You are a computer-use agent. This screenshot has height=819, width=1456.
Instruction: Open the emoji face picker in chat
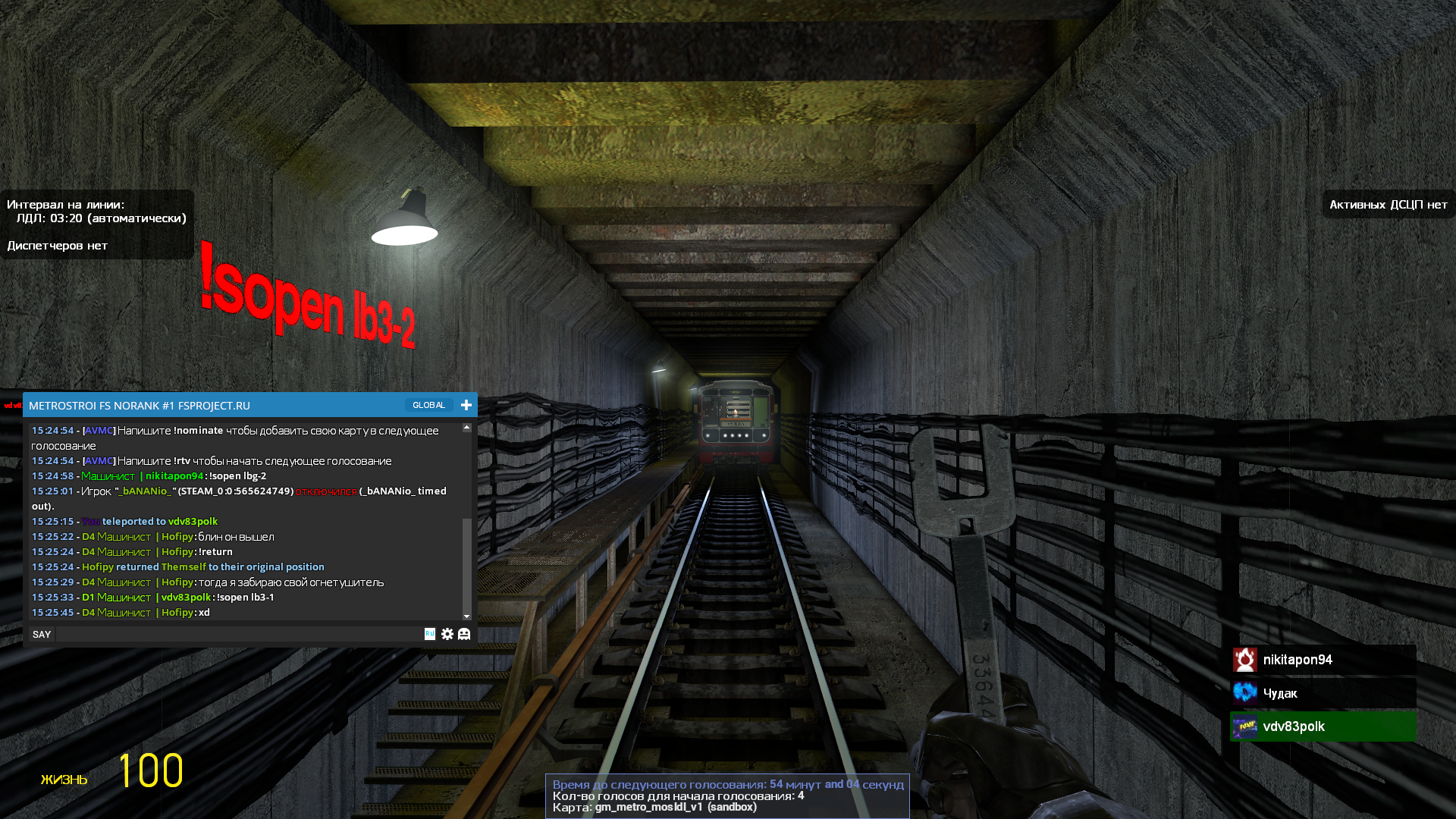464,634
